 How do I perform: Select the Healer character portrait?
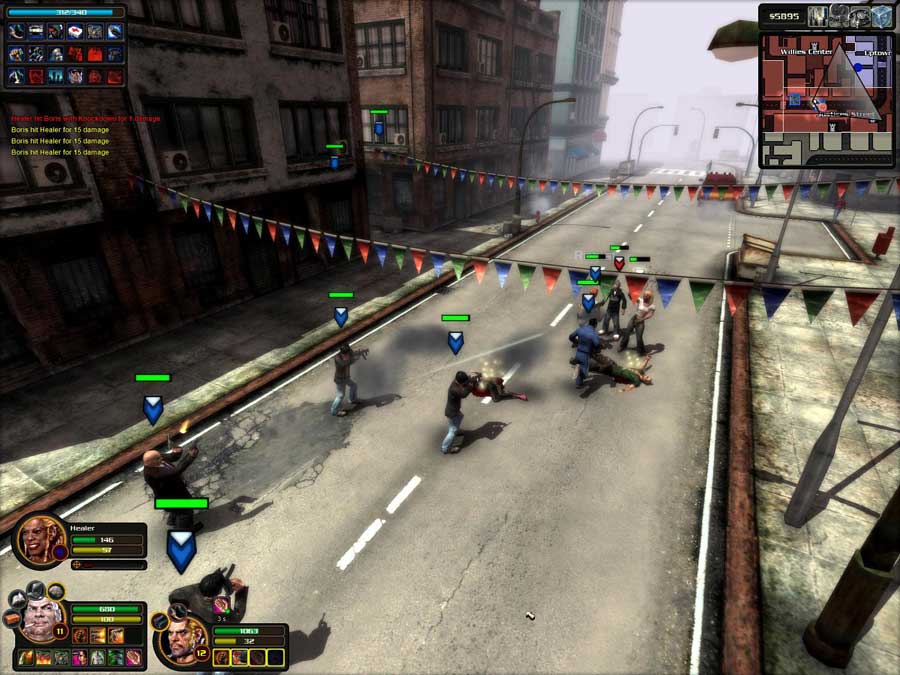coord(39,541)
